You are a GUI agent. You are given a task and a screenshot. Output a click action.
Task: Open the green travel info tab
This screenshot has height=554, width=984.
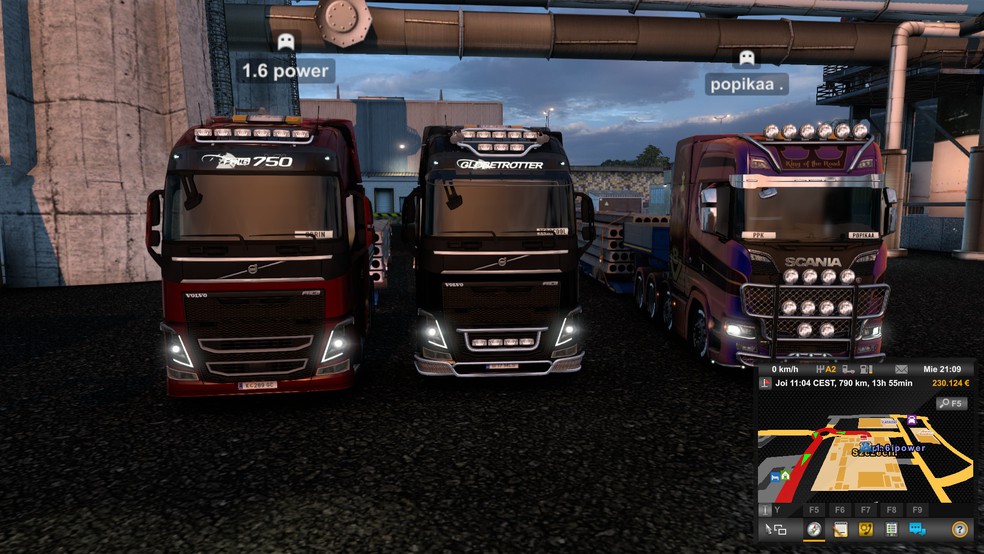tap(891, 529)
